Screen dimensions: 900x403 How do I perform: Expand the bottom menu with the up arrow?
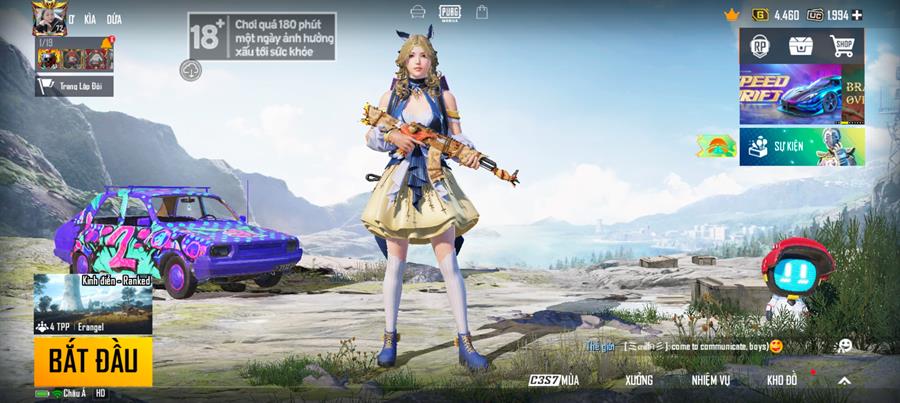(844, 381)
